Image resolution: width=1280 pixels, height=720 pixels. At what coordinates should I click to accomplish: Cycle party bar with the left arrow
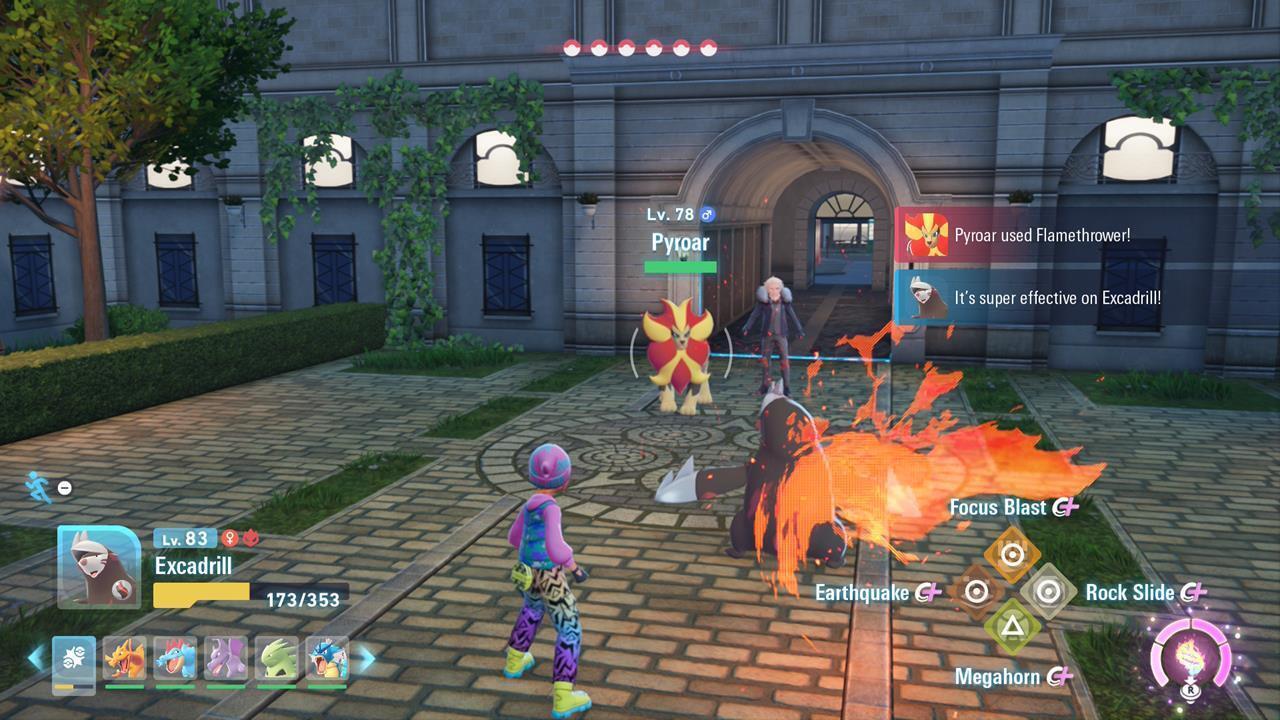point(36,658)
